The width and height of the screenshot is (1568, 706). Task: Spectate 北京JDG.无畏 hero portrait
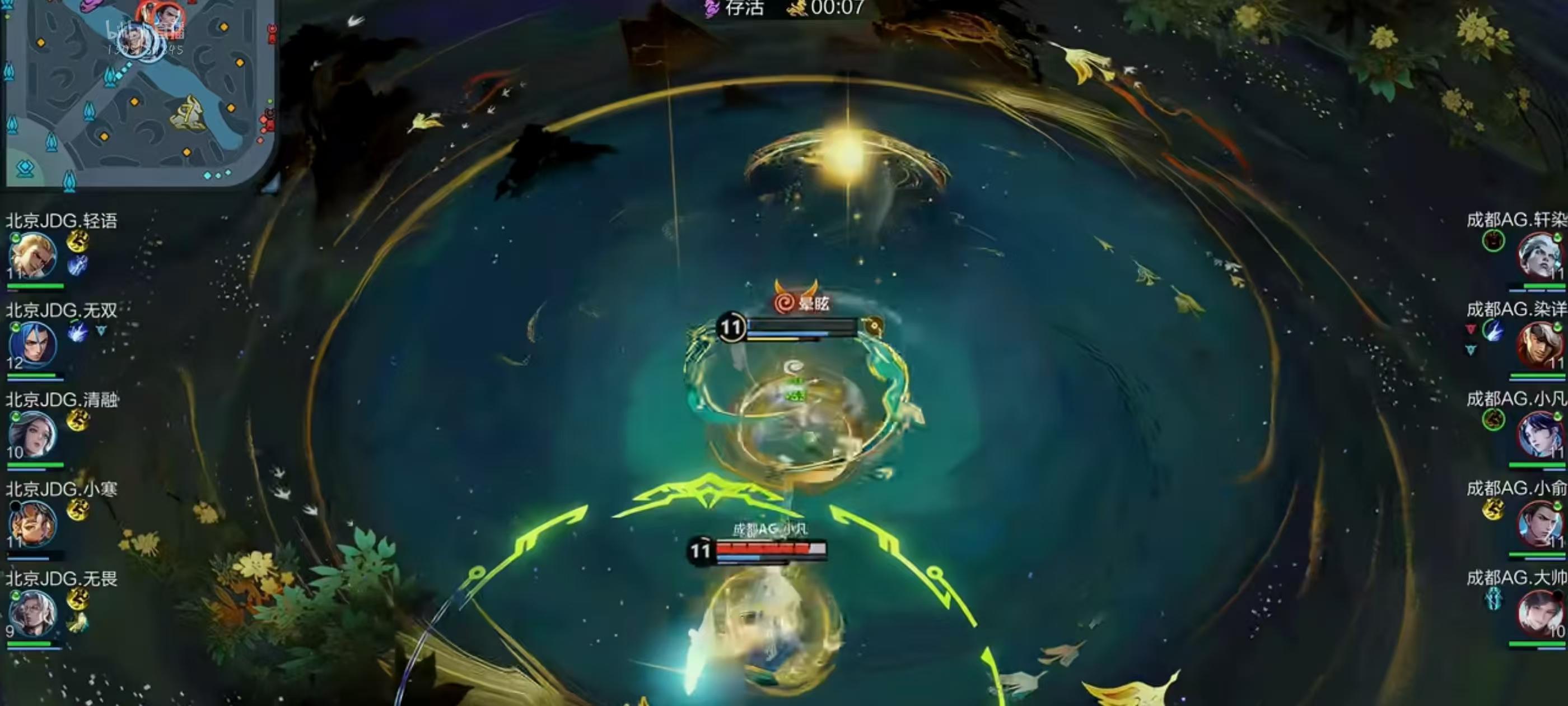[x=33, y=614]
